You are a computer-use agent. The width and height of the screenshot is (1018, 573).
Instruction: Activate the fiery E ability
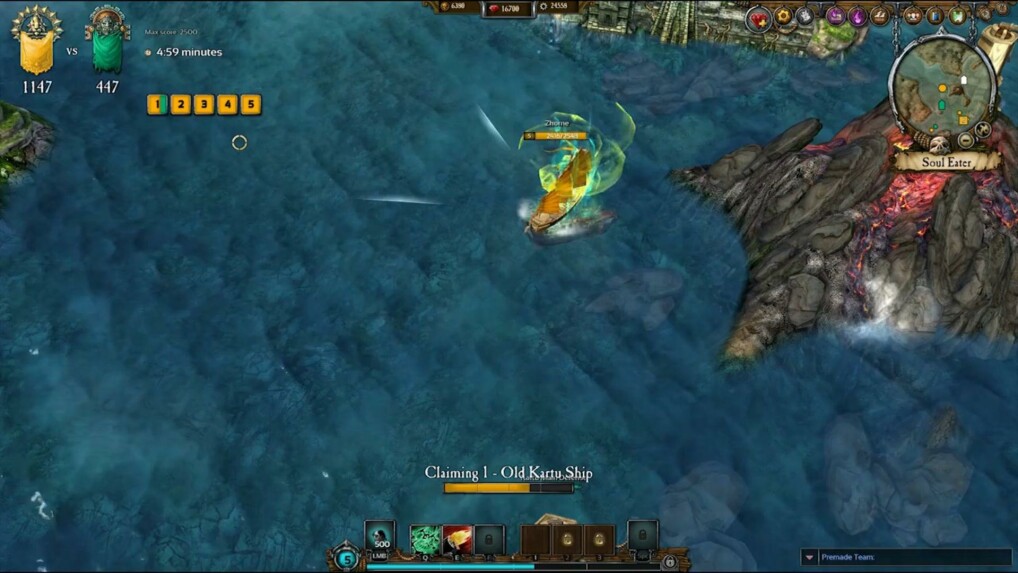coord(458,540)
